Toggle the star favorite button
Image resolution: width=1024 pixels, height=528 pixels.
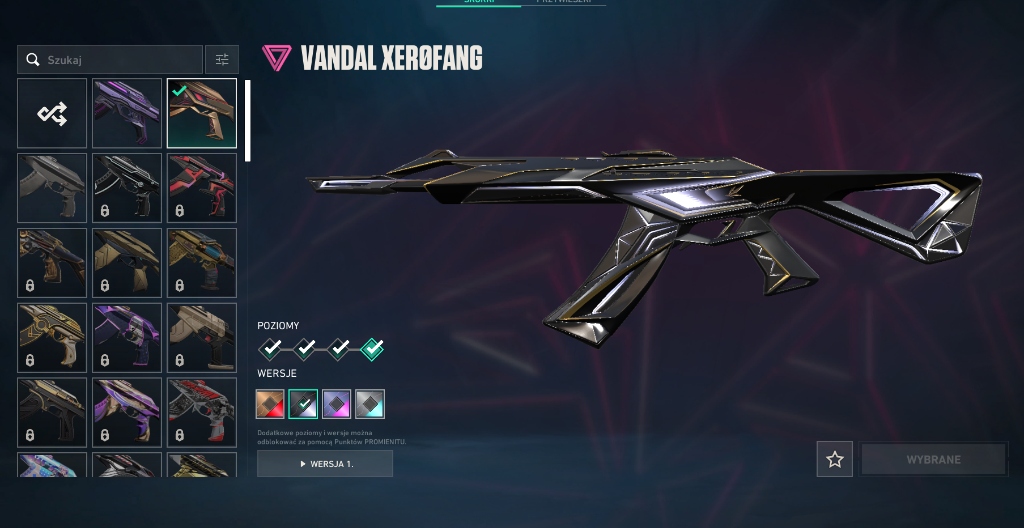tap(835, 459)
